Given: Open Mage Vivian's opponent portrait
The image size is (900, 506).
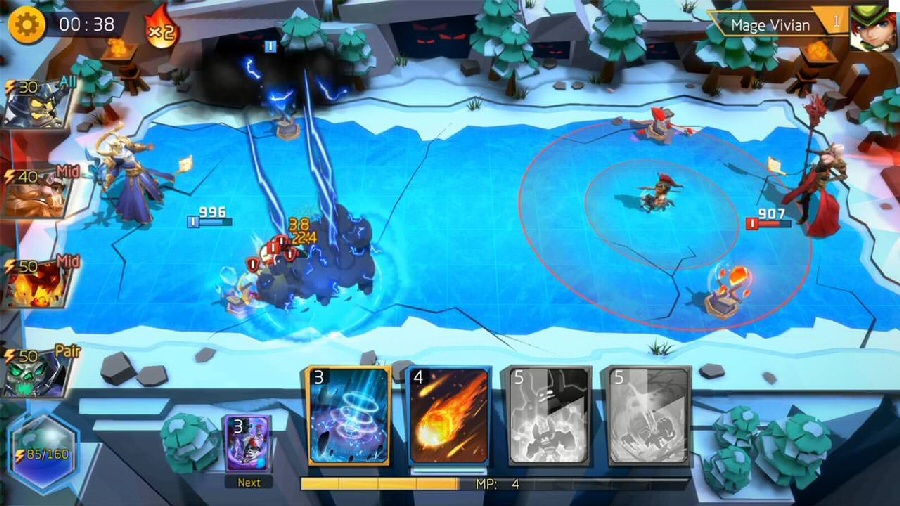Looking at the screenshot, I should 873,25.
